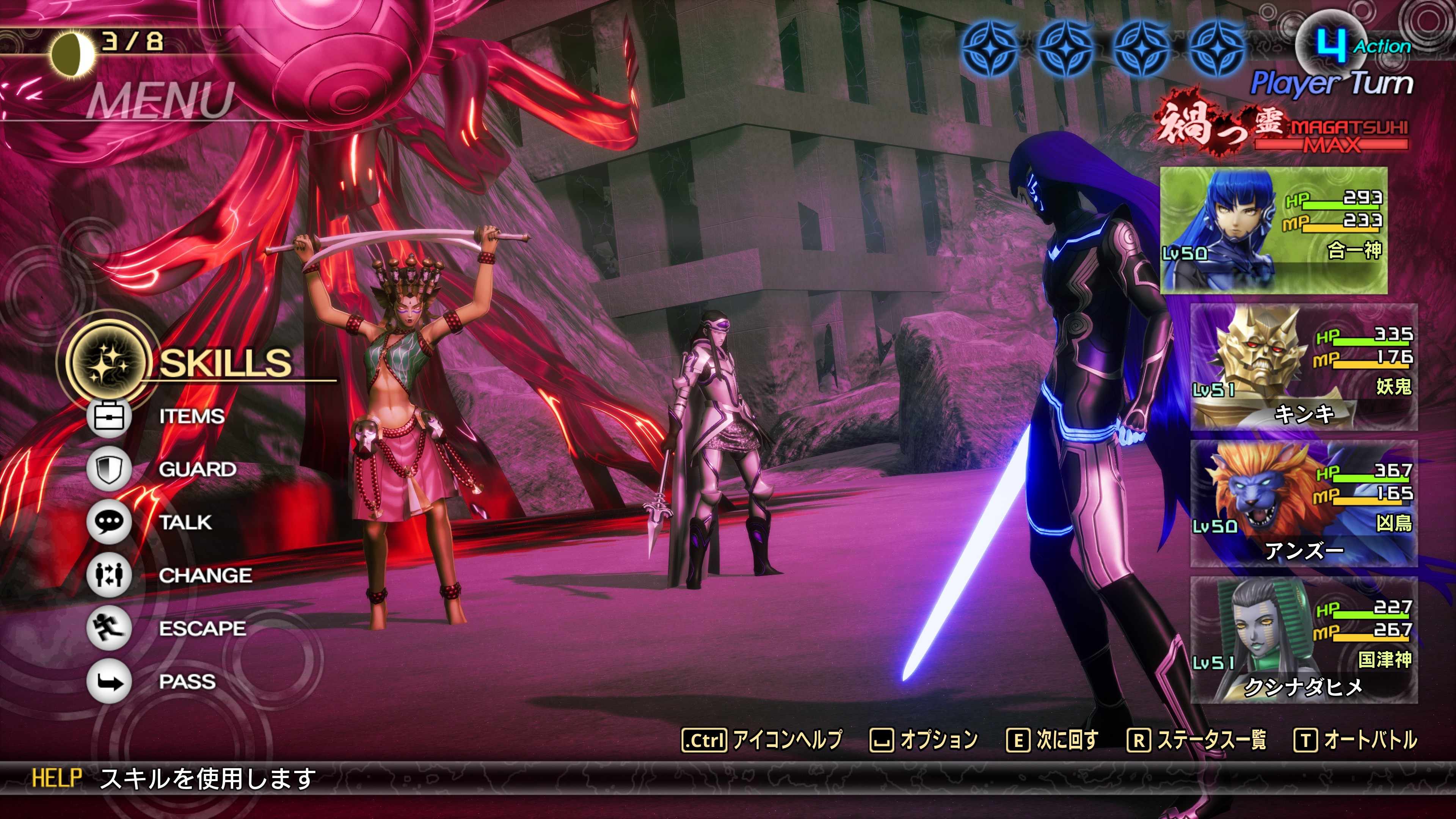Choose ITEMS from the battle menu

[x=191, y=417]
